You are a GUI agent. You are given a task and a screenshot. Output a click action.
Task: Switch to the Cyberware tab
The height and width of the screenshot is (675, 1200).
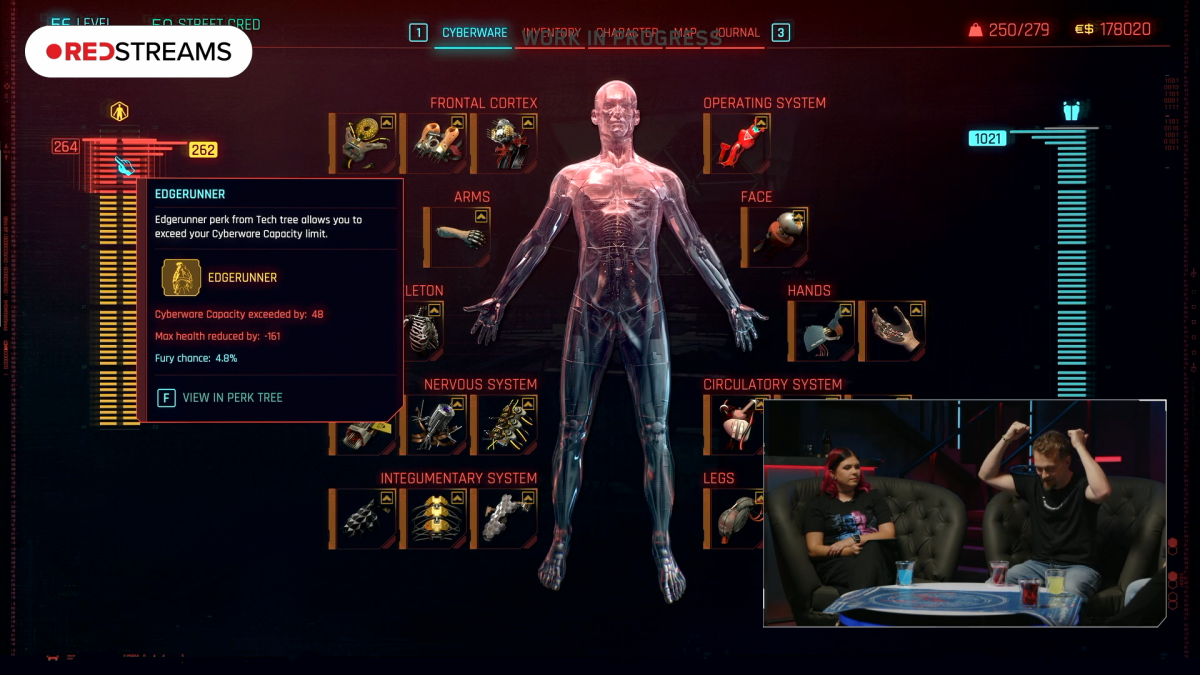tap(474, 33)
